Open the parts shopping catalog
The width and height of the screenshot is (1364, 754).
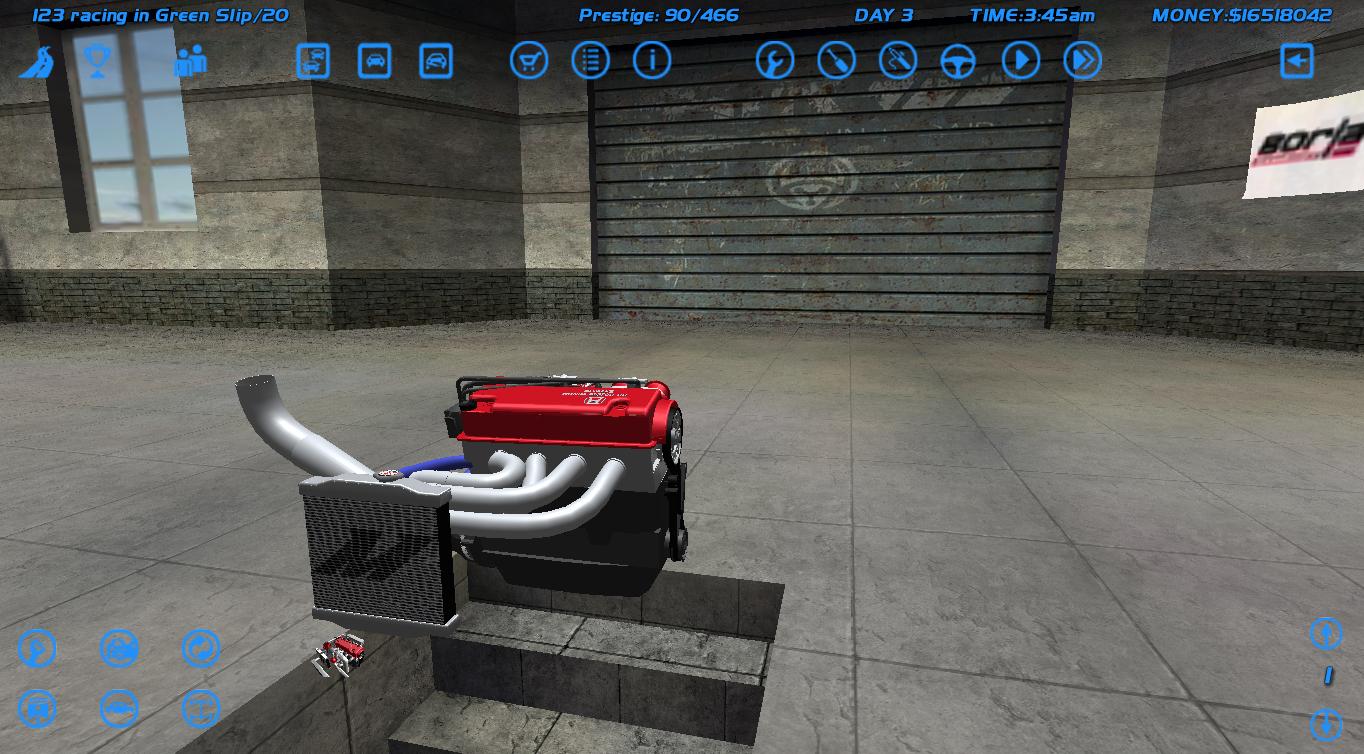[x=531, y=60]
